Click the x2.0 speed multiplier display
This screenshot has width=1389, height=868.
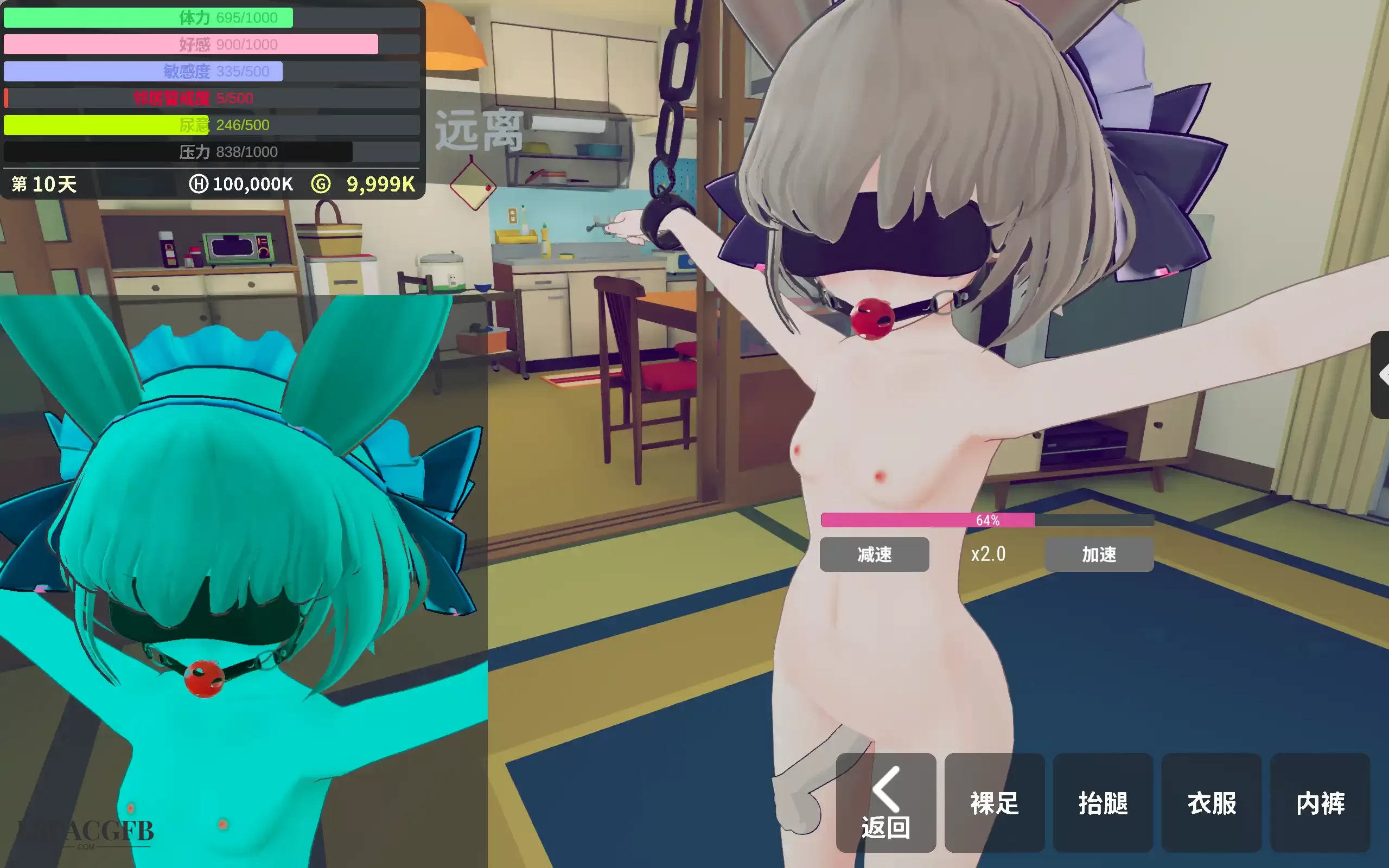(x=989, y=553)
